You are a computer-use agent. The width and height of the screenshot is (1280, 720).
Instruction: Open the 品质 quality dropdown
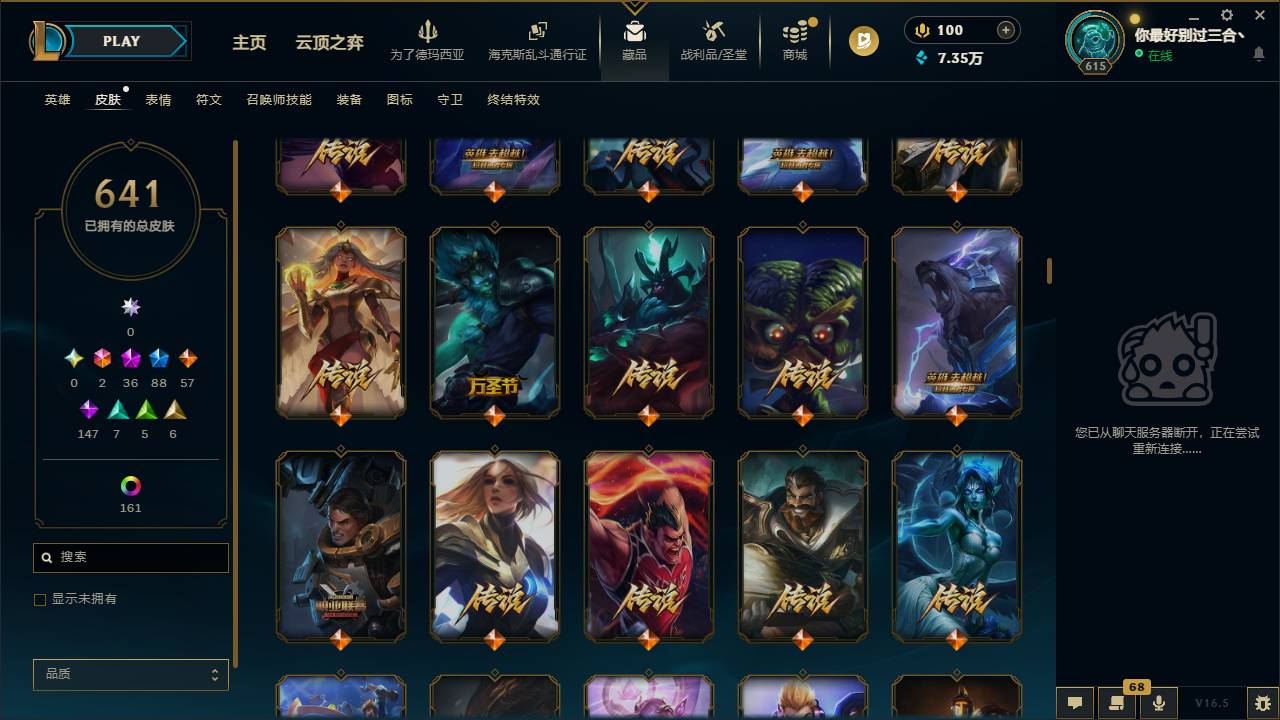pos(130,675)
